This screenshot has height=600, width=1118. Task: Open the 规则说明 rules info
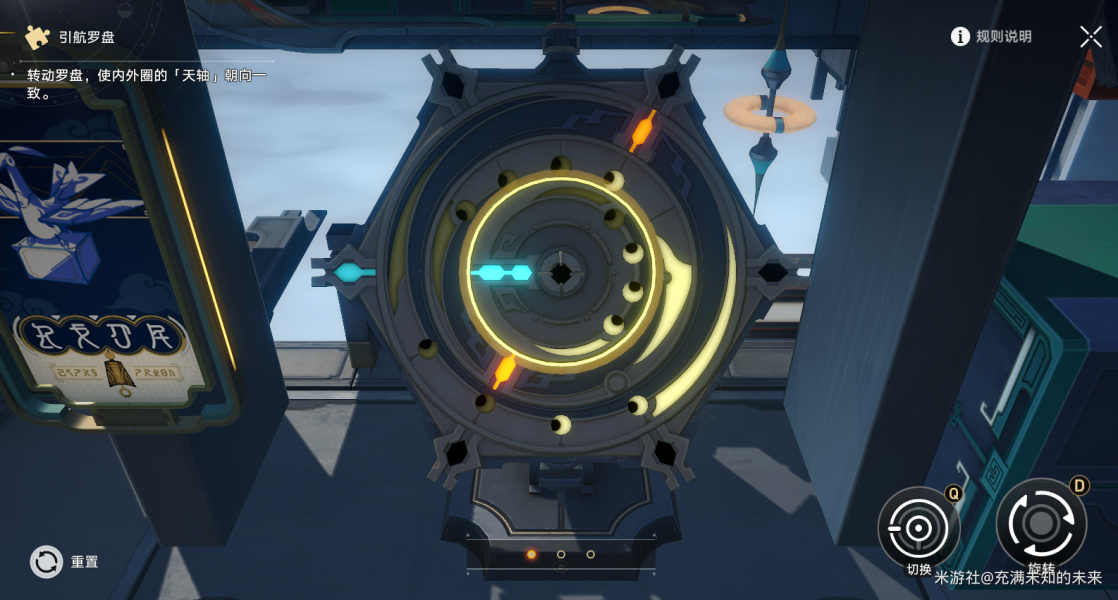tap(990, 37)
